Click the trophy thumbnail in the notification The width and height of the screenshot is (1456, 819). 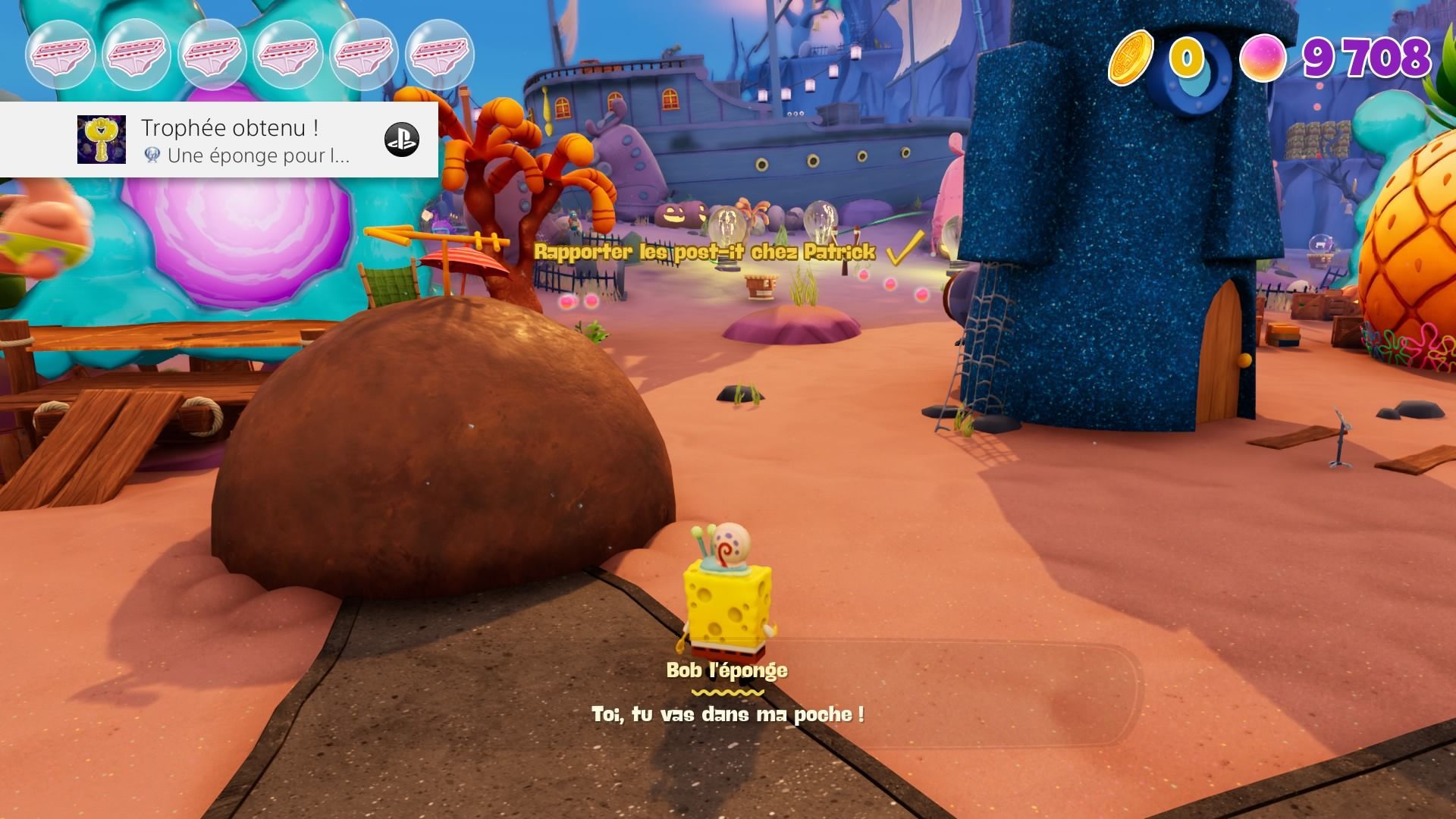pos(102,140)
